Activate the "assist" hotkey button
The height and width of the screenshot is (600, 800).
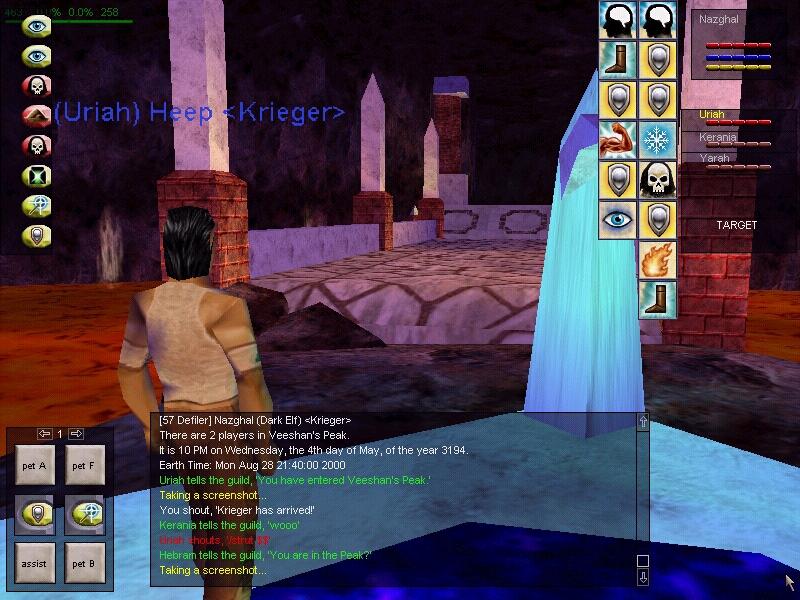point(34,563)
